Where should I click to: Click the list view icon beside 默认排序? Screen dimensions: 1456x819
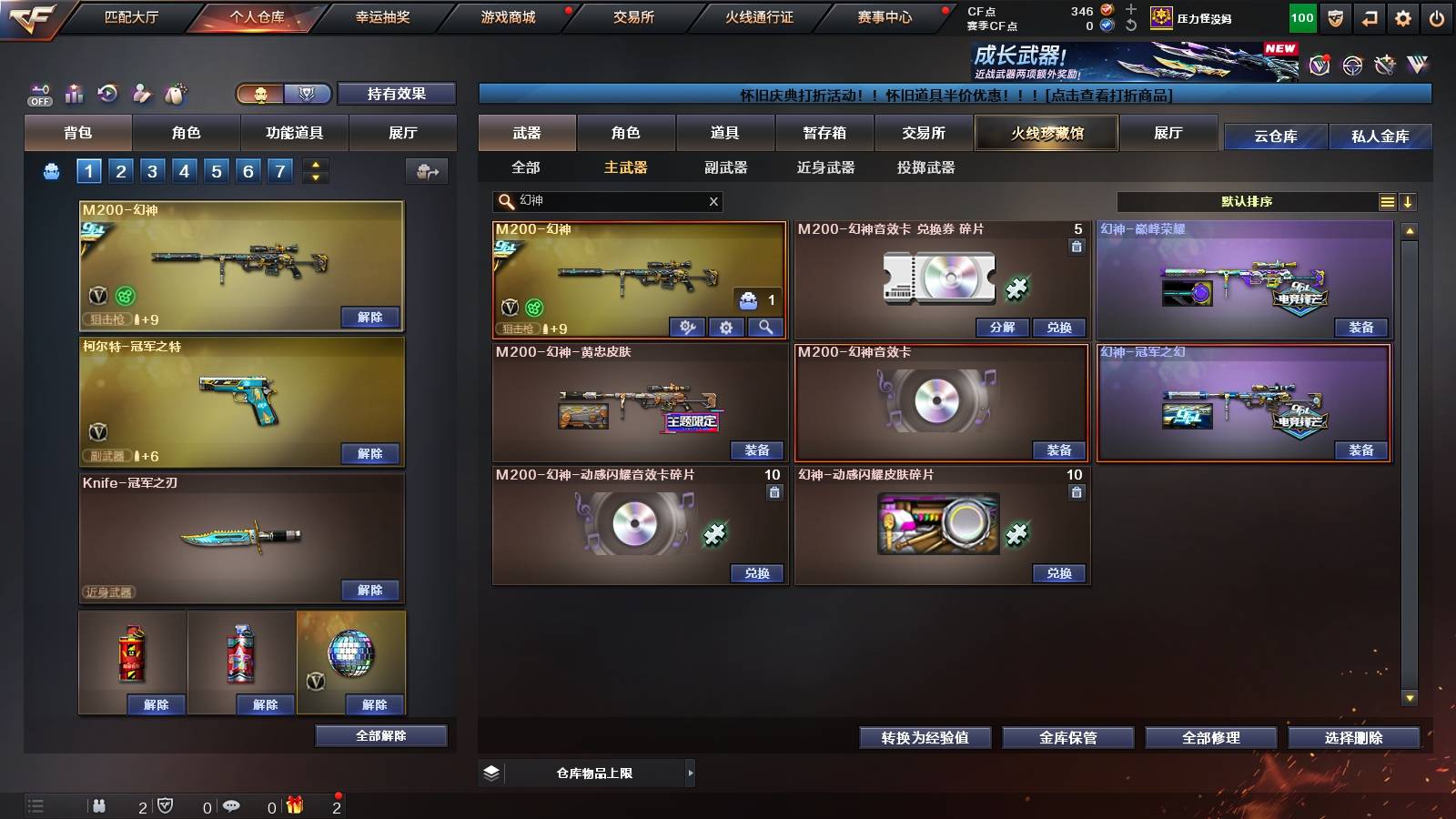(x=1387, y=202)
